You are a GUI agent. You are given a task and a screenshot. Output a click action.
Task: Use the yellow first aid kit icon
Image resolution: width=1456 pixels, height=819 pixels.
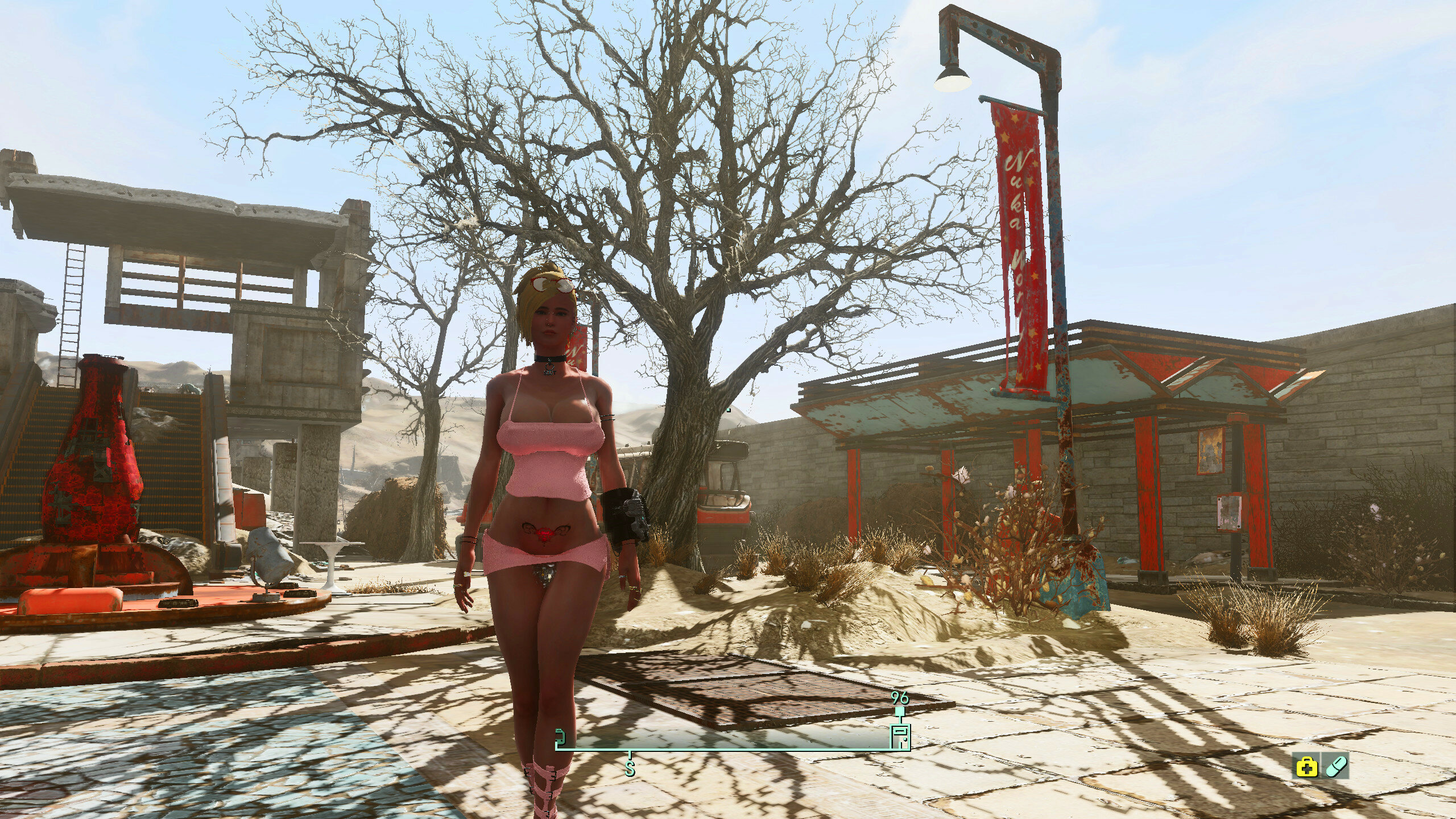[1306, 767]
